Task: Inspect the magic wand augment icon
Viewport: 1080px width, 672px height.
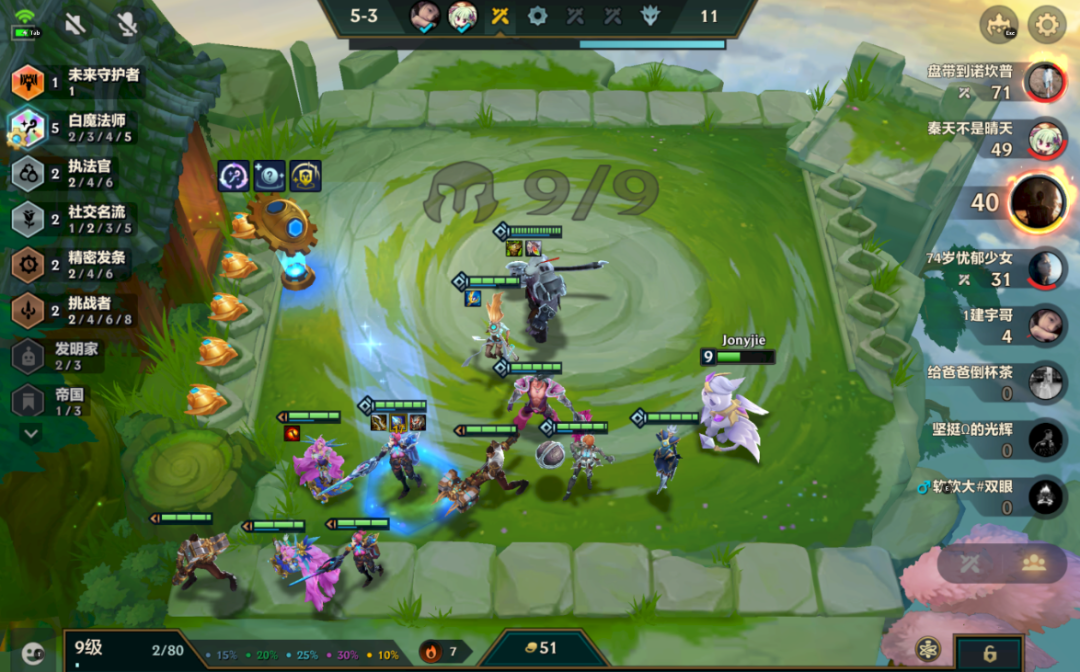Action: [x=234, y=176]
